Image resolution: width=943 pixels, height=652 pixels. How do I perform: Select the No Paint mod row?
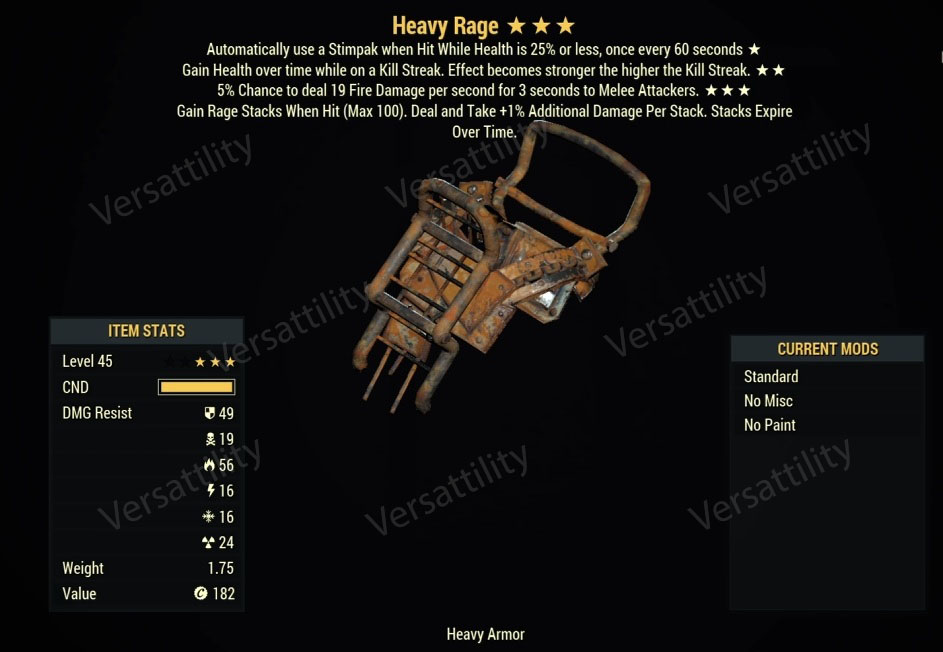point(769,425)
